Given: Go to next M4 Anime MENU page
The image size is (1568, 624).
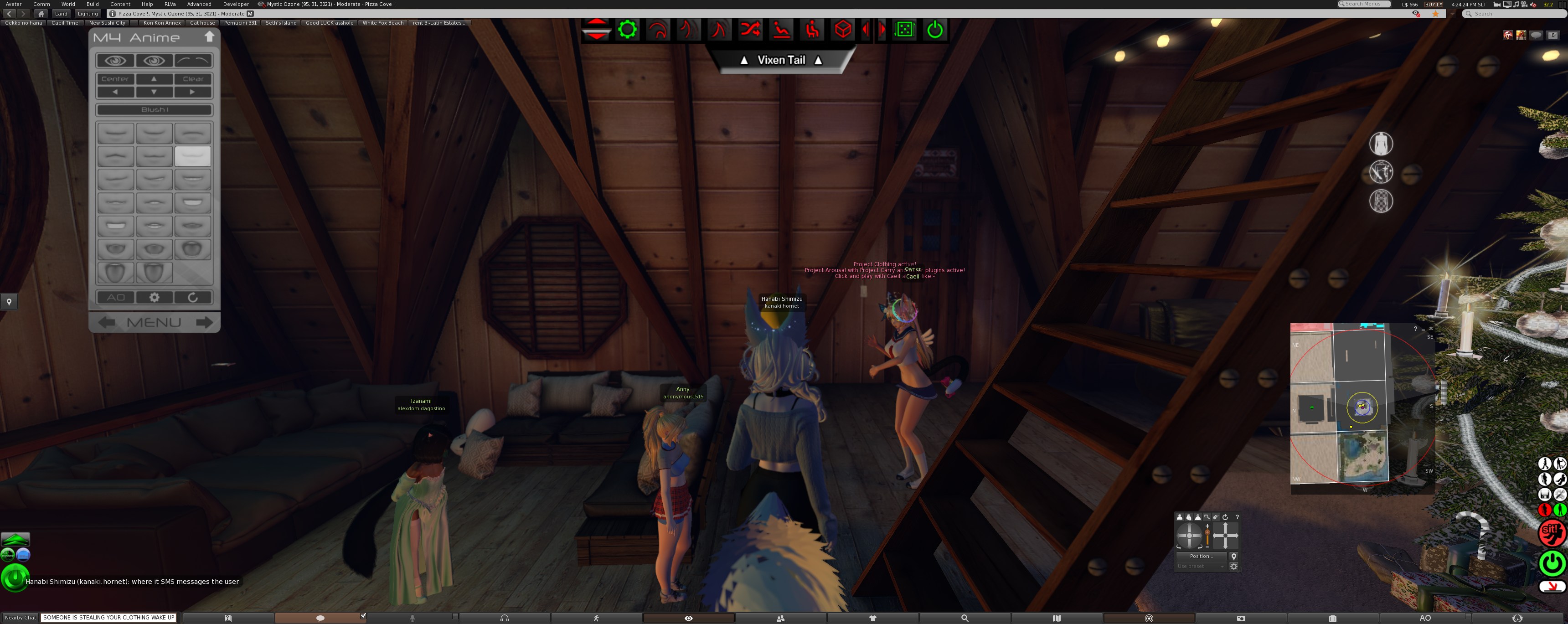Looking at the screenshot, I should pos(205,322).
